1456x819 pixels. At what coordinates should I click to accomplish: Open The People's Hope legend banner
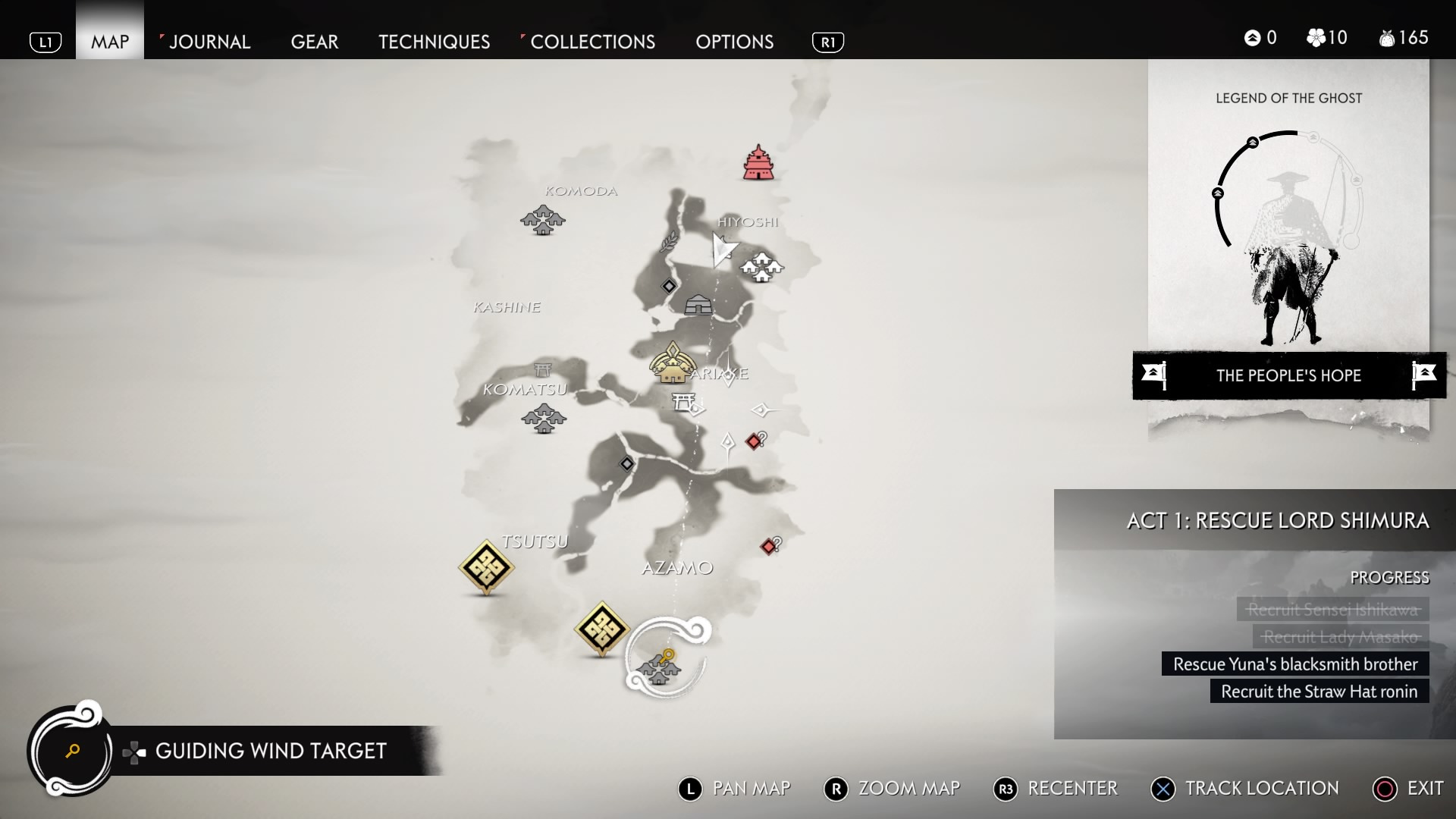1288,375
